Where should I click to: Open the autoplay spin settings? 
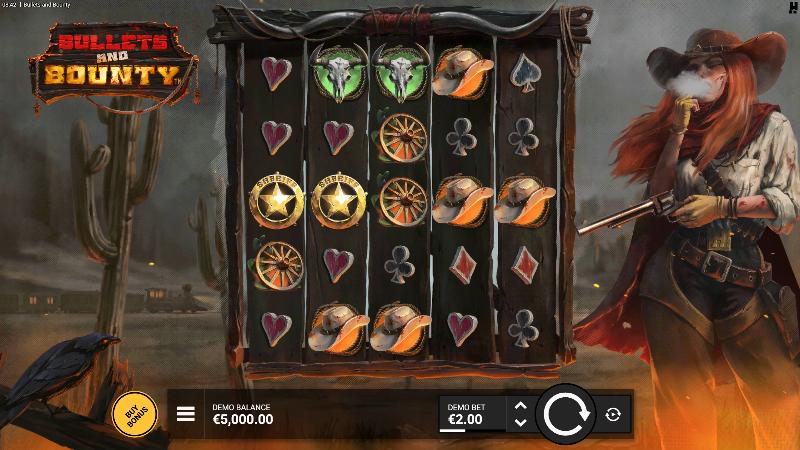tap(612, 414)
